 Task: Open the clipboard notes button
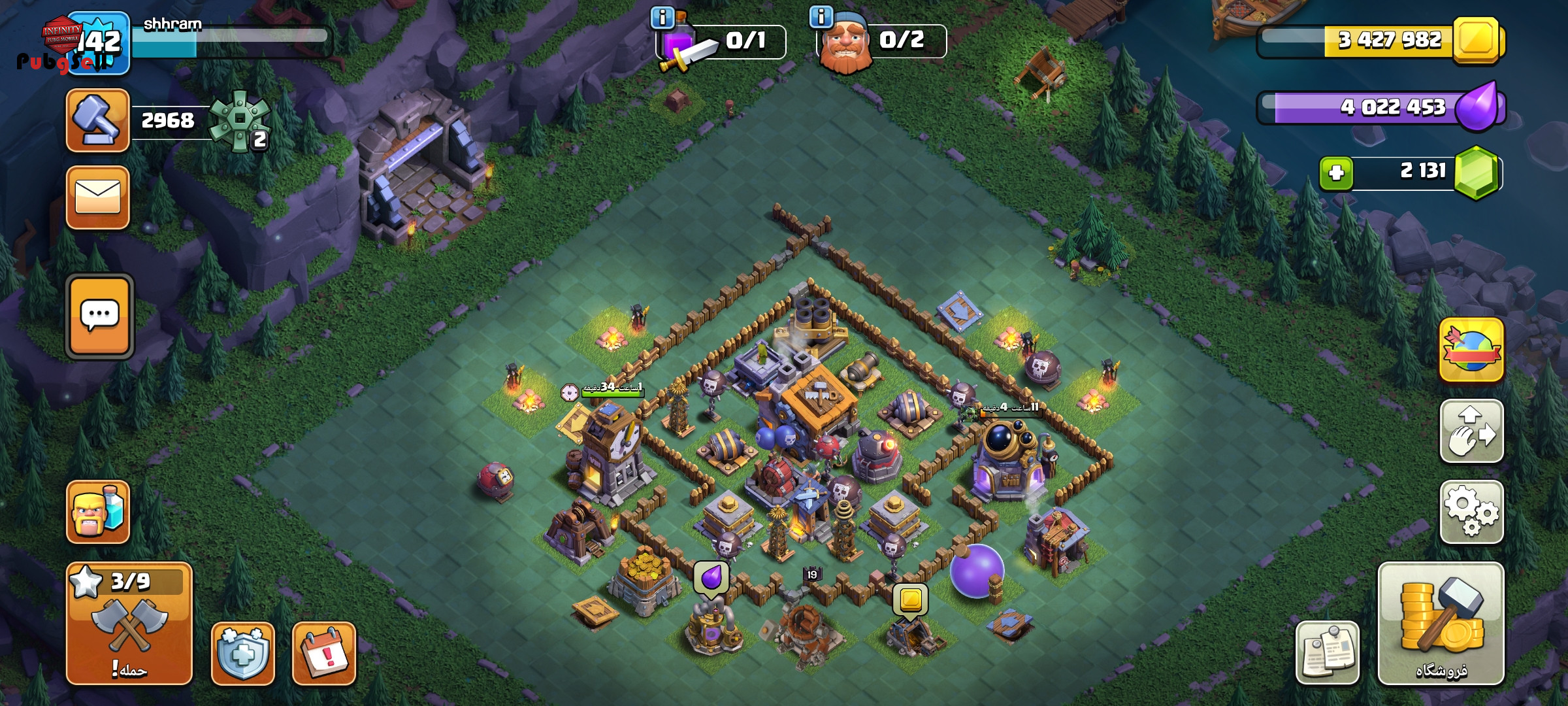pos(1327,653)
